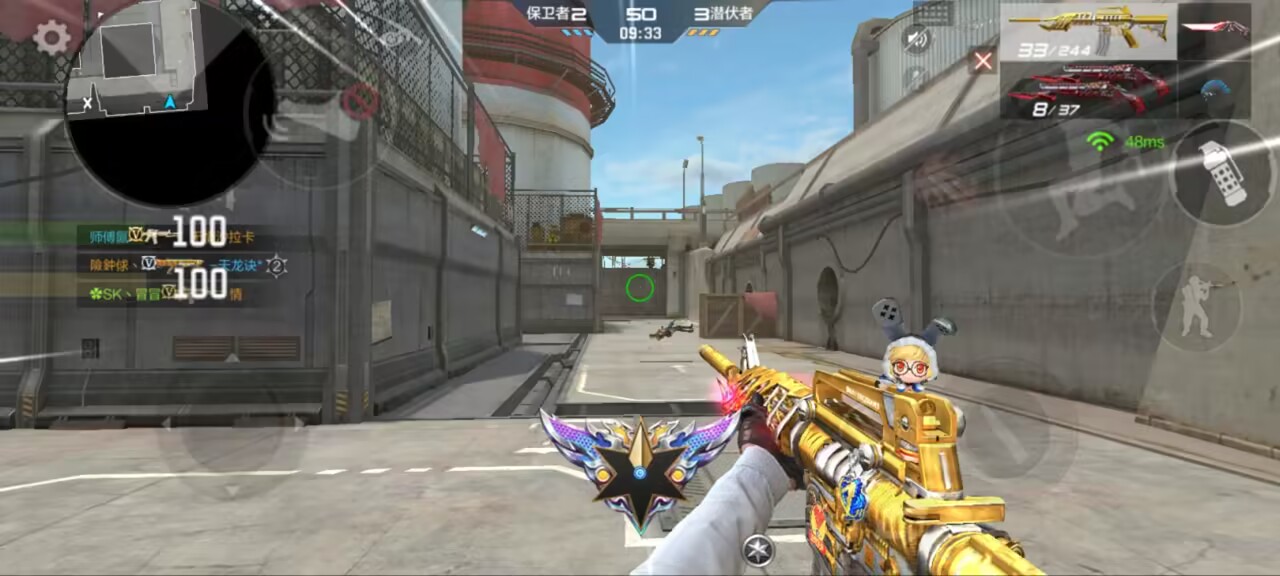Close the panel with the red X
The height and width of the screenshot is (576, 1280).
(983, 61)
